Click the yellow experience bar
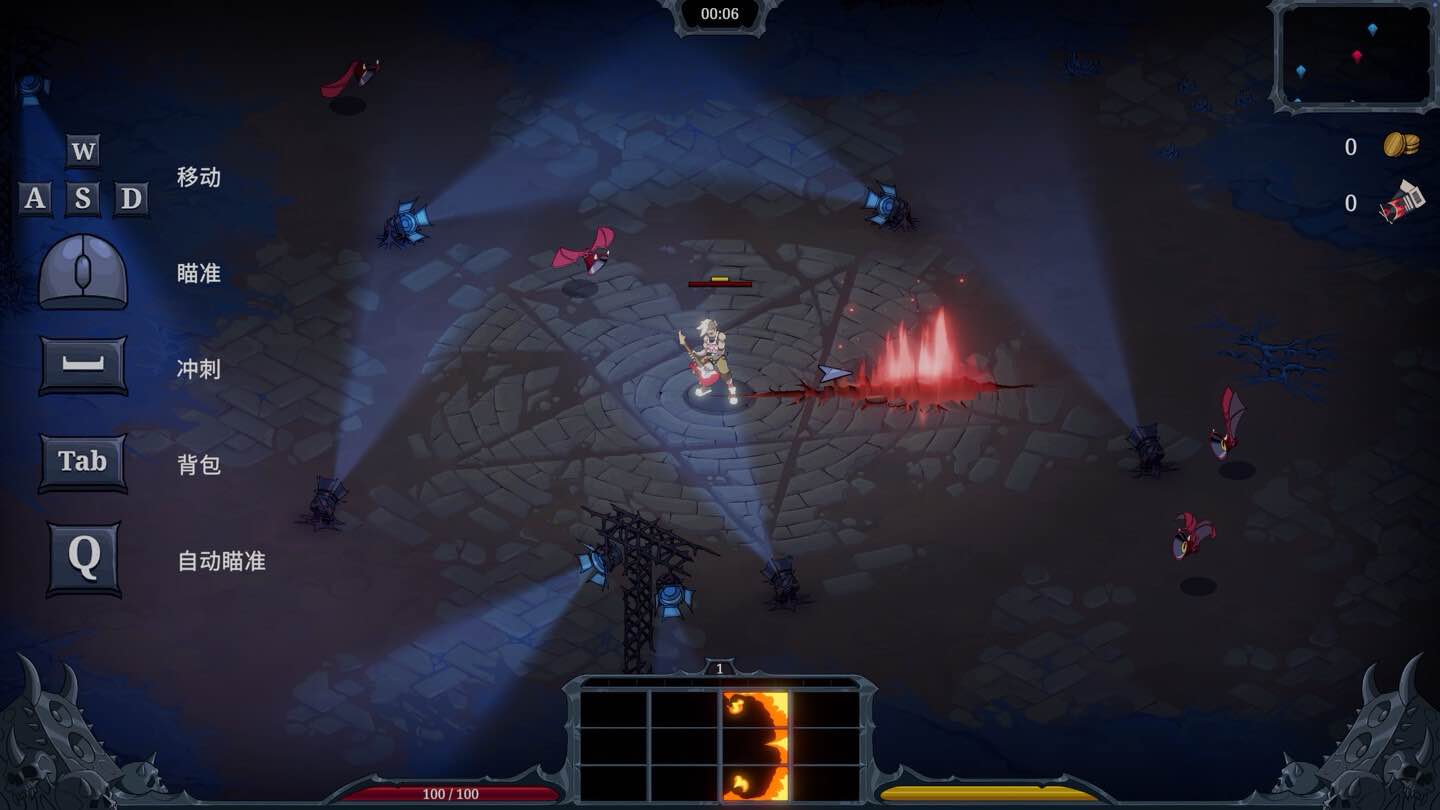Viewport: 1440px width, 810px height. (x=990, y=791)
